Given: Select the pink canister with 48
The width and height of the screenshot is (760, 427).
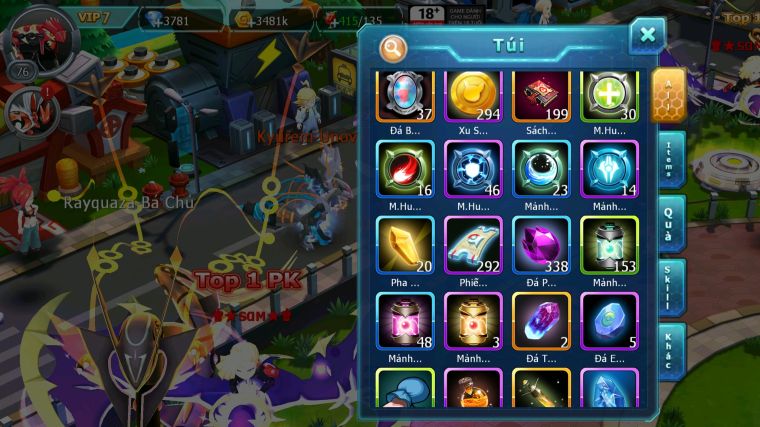Looking at the screenshot, I should tap(405, 321).
